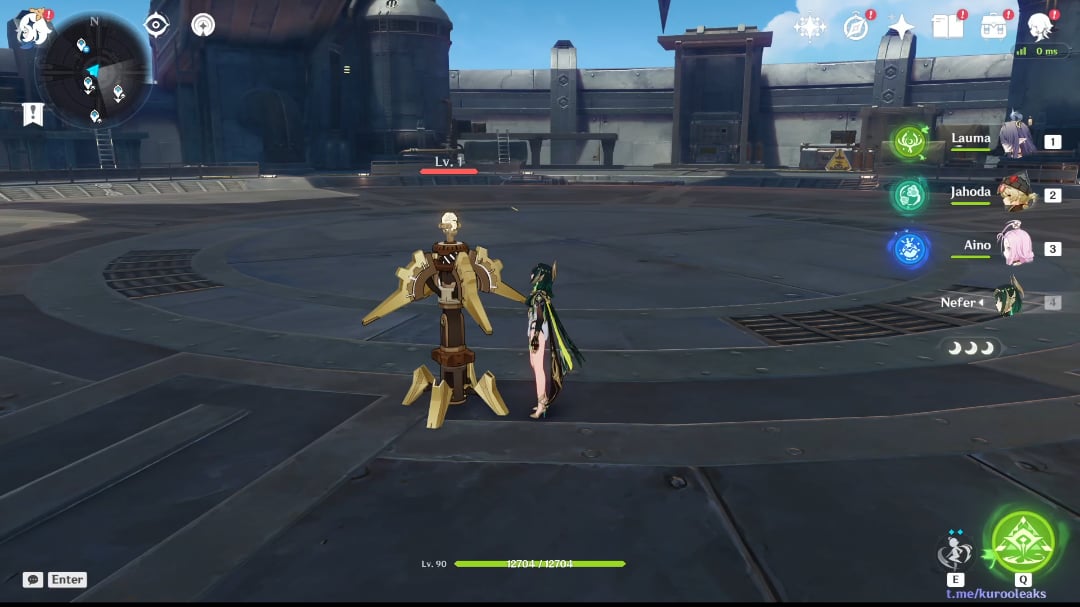Open the map via the minimap

tap(93, 70)
